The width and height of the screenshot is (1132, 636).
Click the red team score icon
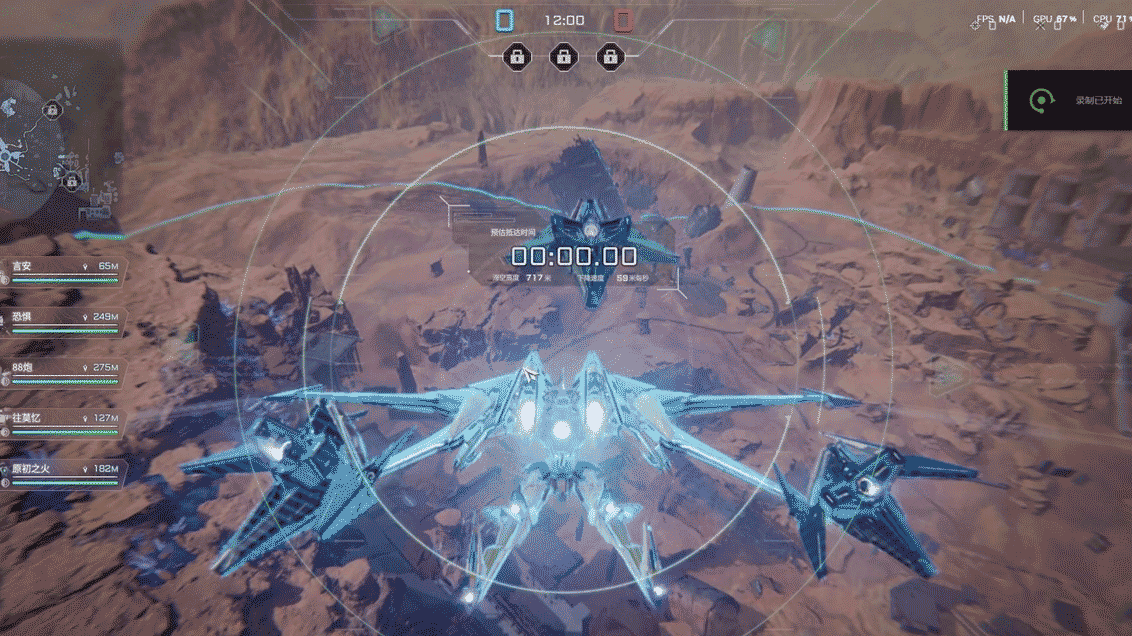click(623, 20)
